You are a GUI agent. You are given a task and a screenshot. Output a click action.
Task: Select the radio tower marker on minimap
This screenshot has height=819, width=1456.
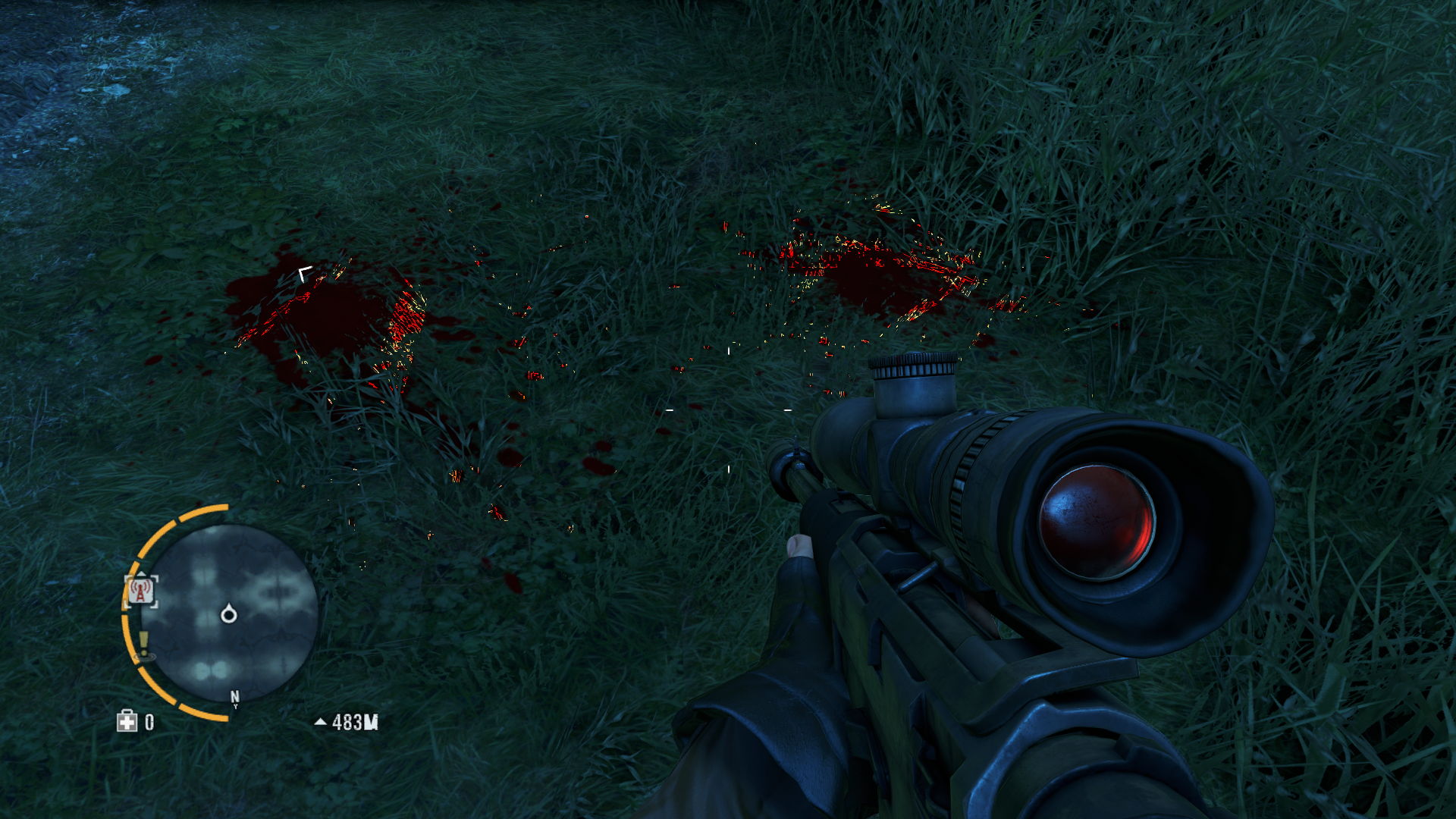click(141, 591)
